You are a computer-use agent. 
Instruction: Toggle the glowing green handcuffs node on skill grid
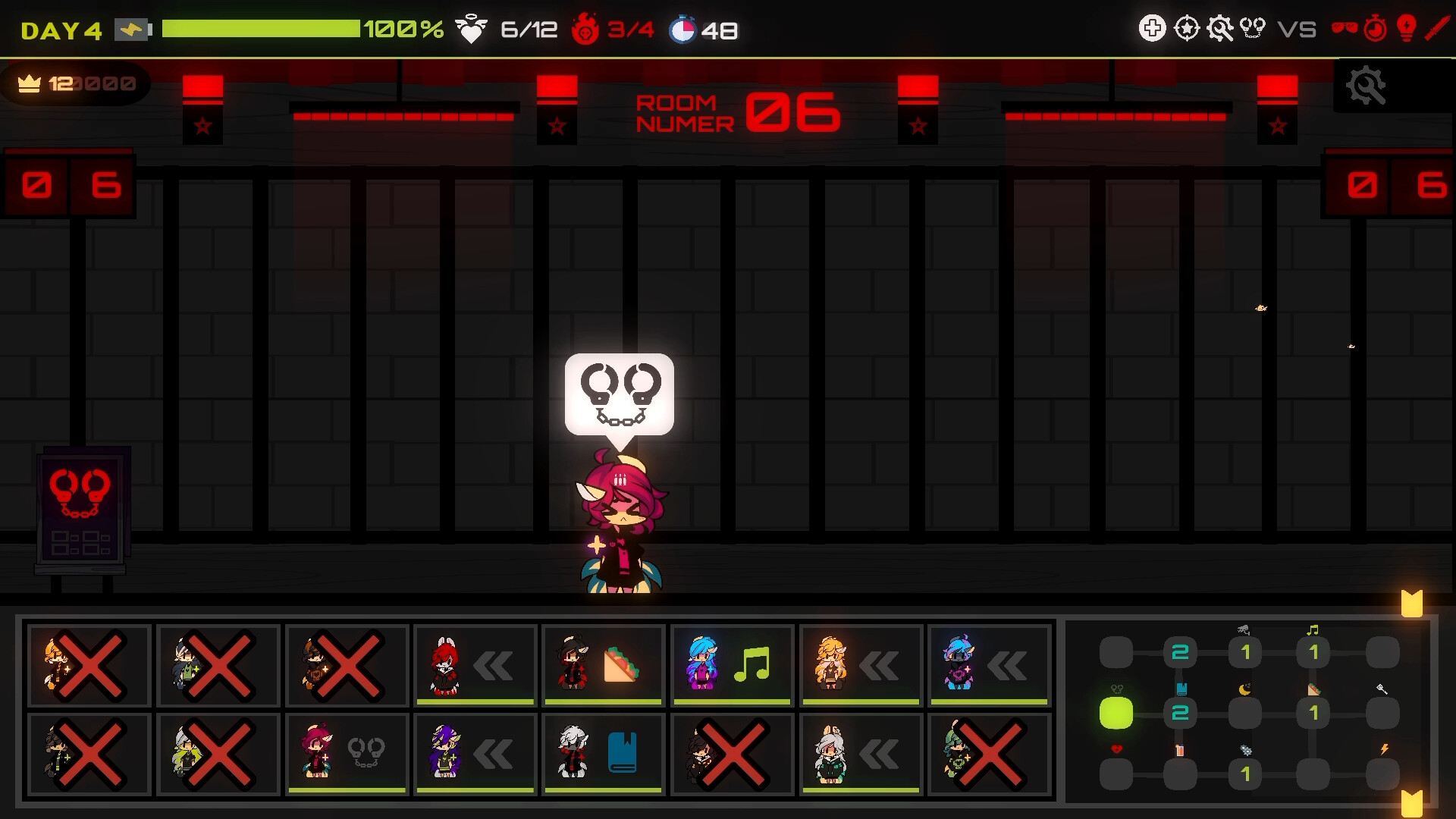coord(1116,713)
